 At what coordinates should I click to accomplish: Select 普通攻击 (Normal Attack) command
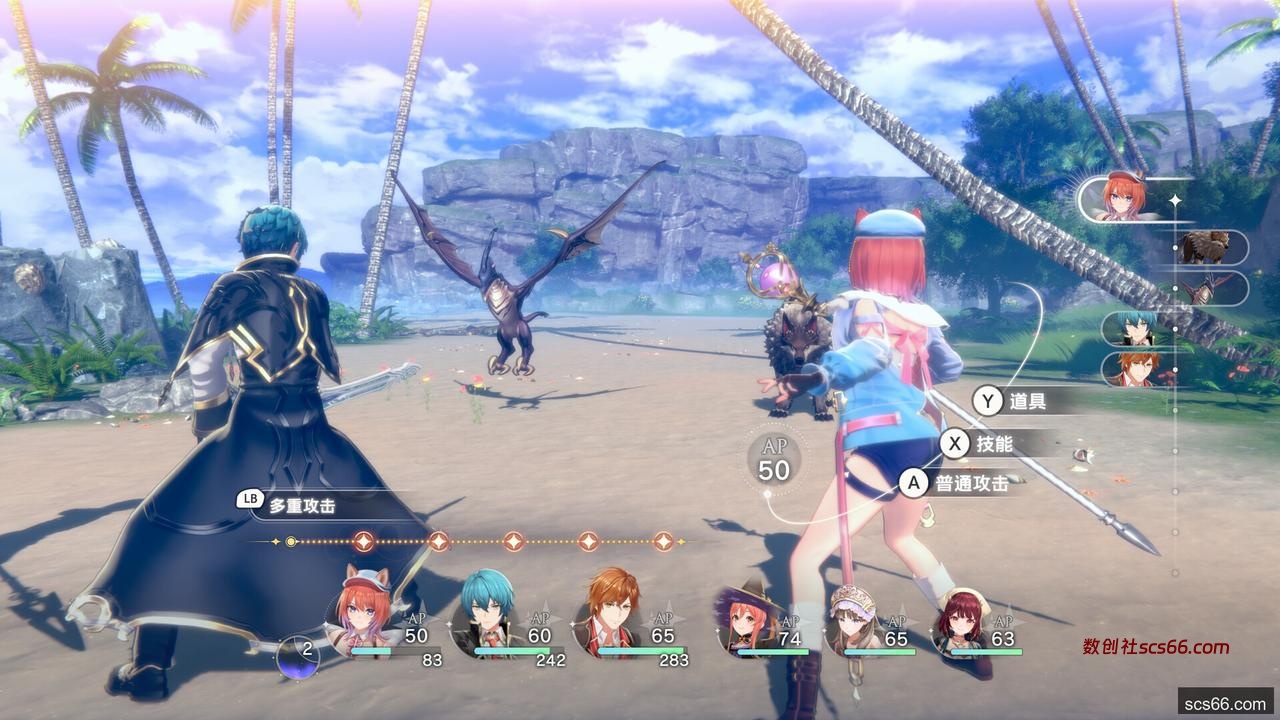957,484
